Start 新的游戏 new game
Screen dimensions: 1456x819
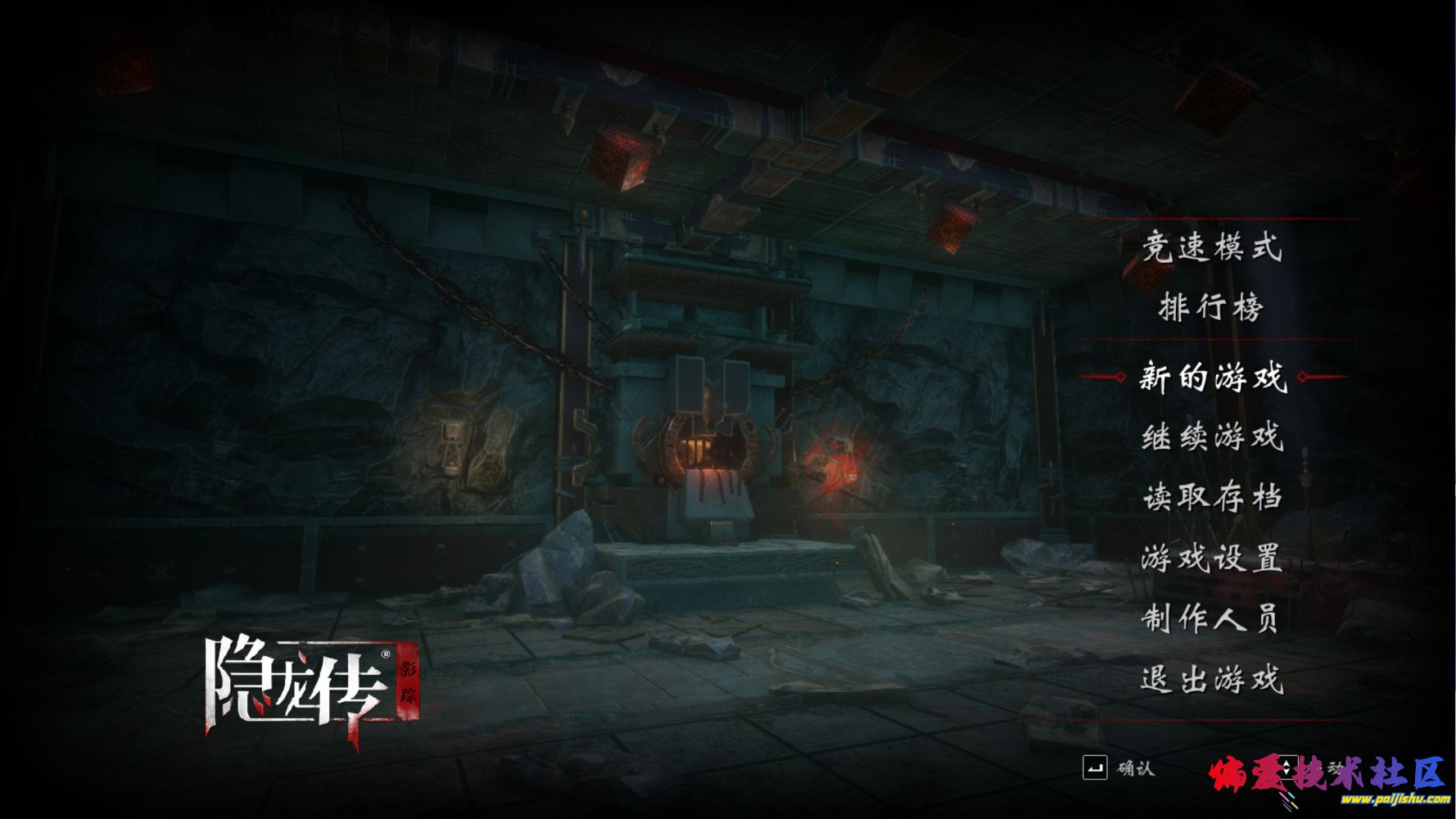[1211, 378]
